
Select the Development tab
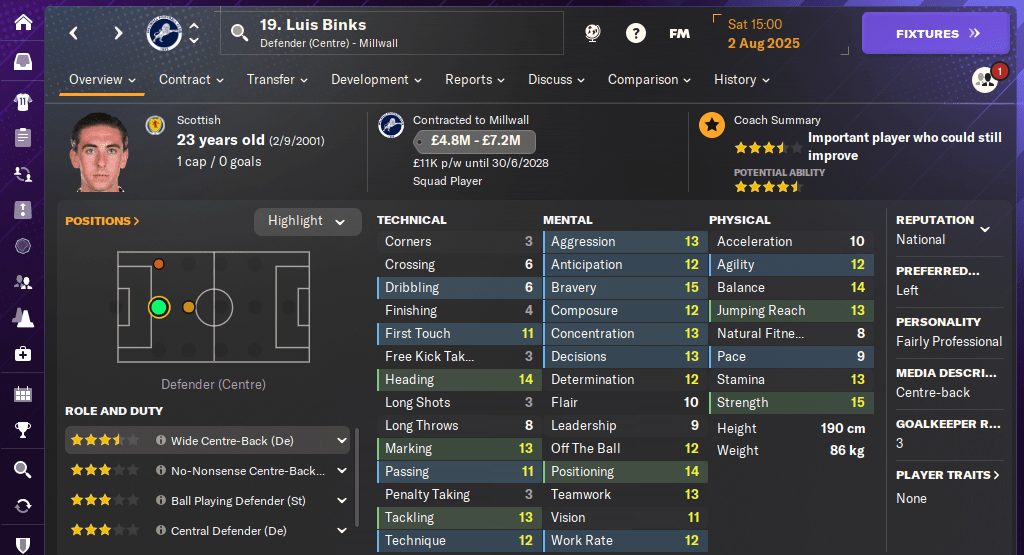tap(376, 80)
